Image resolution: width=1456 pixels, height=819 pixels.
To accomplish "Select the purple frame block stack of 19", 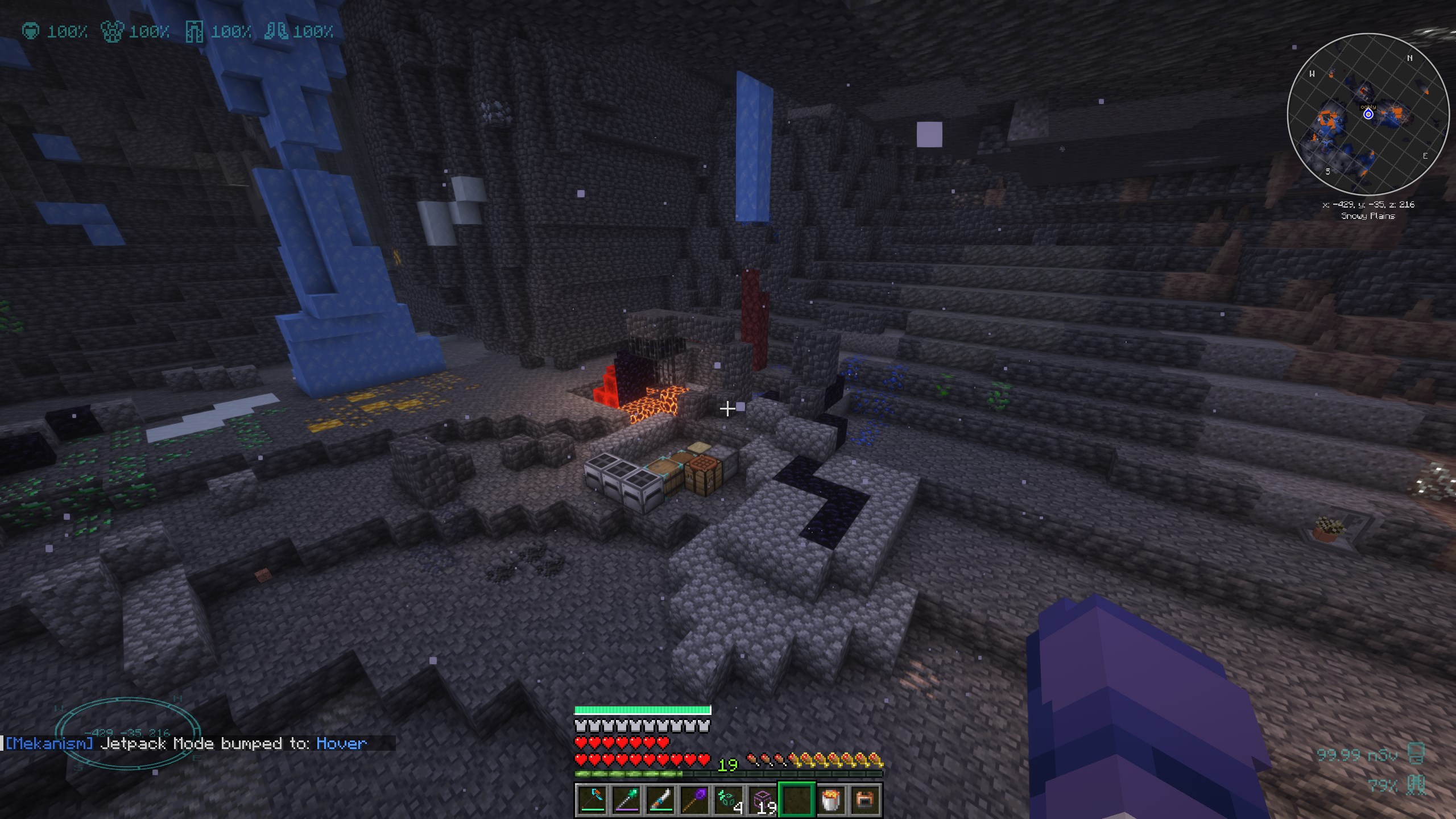I will (x=763, y=800).
